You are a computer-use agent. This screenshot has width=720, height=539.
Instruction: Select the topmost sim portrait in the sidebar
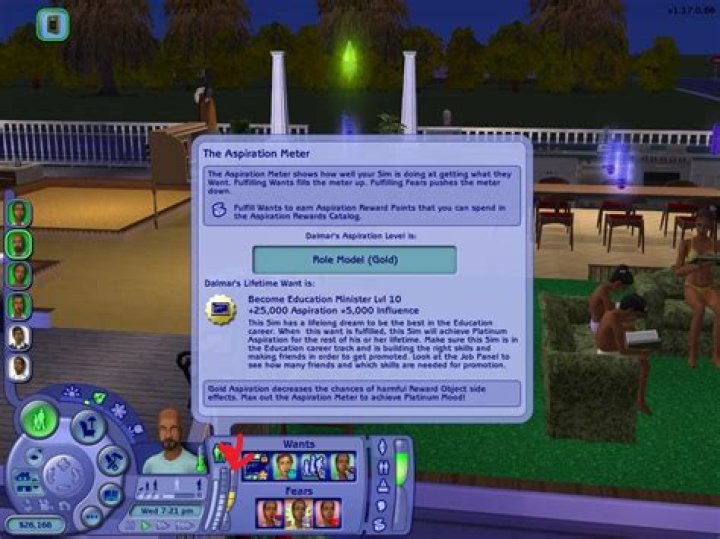(x=19, y=212)
